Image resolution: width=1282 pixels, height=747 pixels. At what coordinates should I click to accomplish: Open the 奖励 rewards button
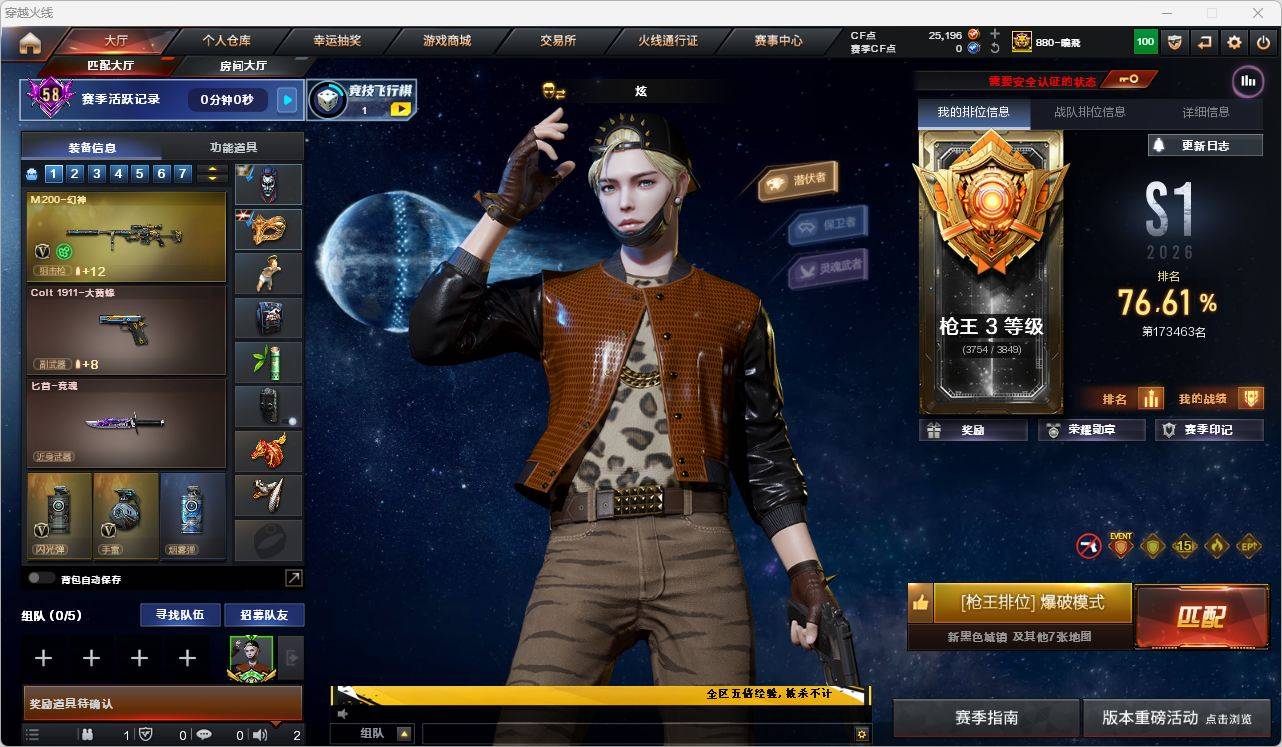[973, 430]
